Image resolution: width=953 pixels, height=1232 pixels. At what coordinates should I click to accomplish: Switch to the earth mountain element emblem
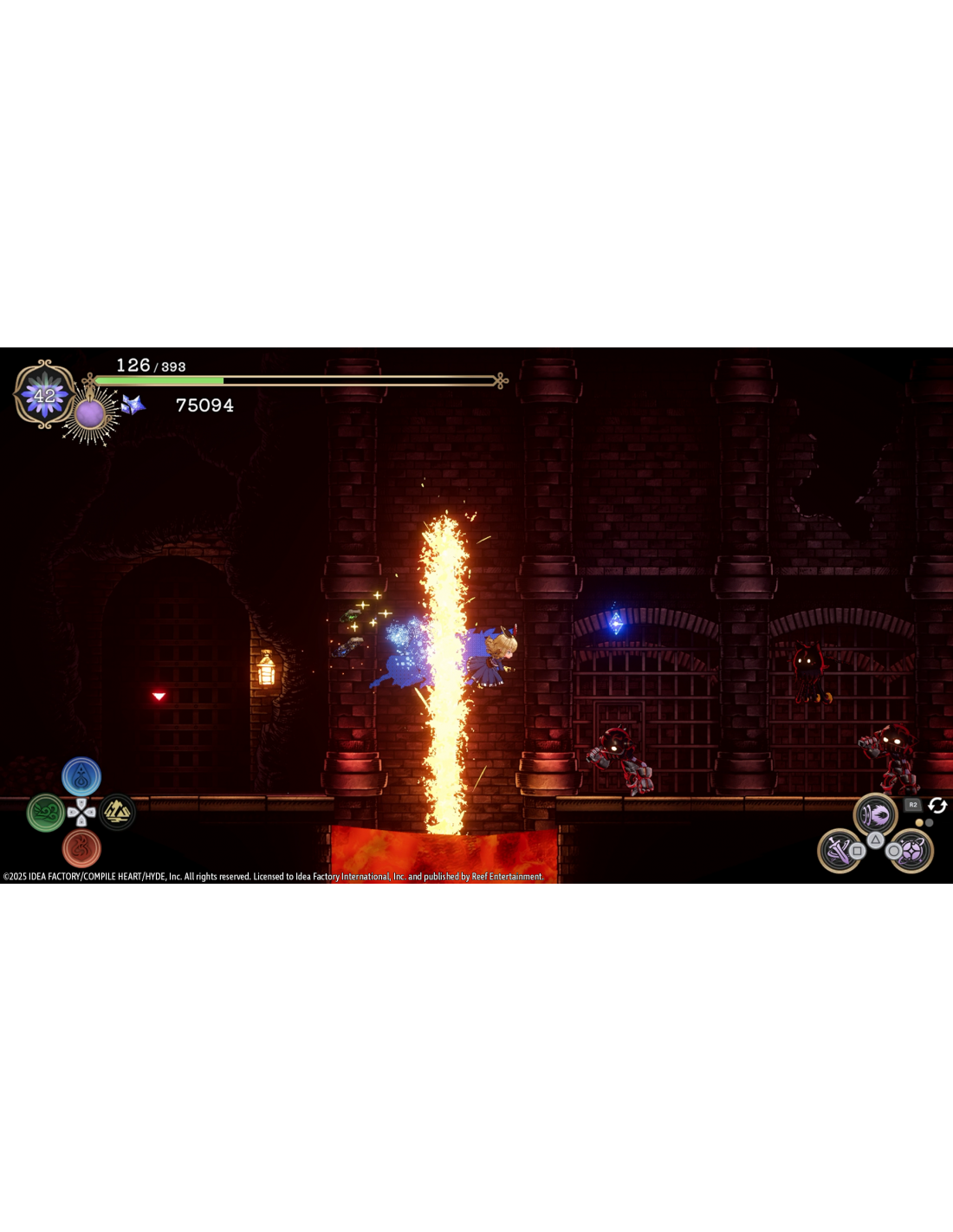point(117,813)
